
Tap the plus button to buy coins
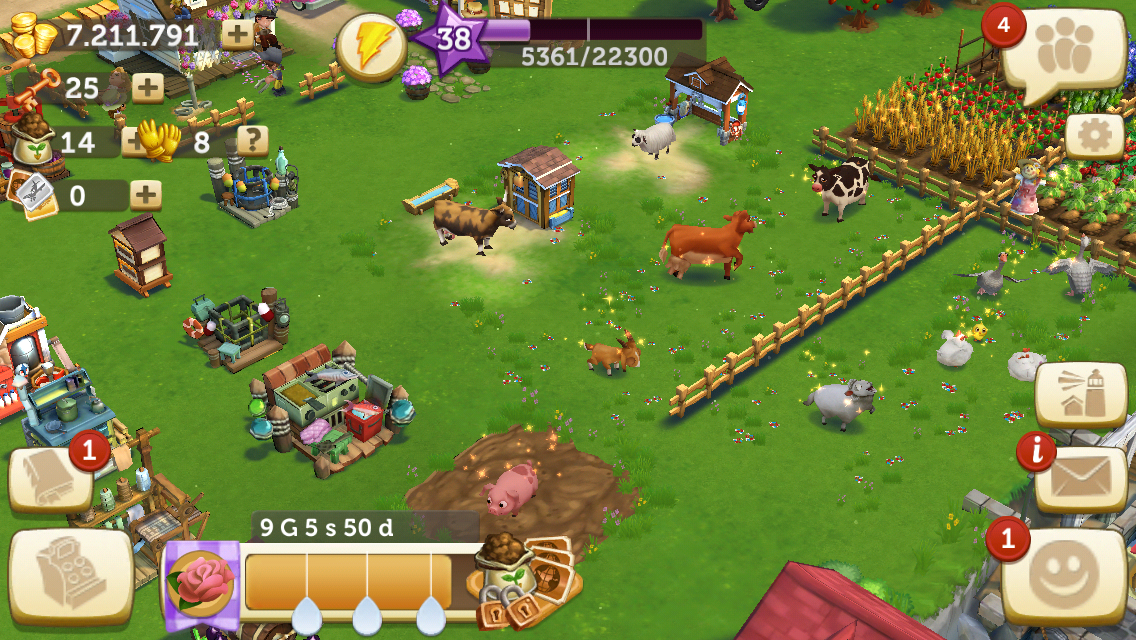[237, 35]
